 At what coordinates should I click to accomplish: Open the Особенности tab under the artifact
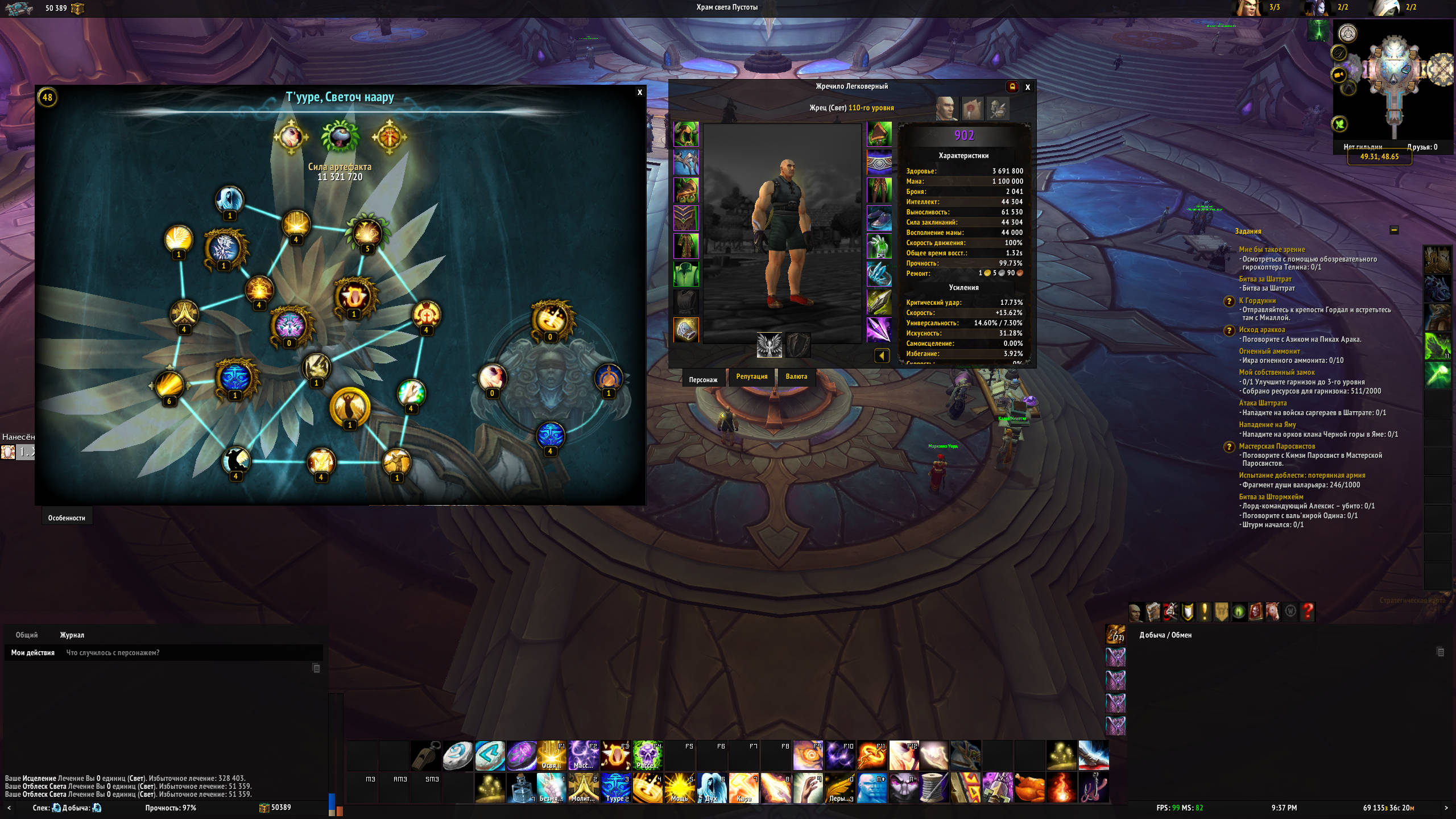[67, 518]
